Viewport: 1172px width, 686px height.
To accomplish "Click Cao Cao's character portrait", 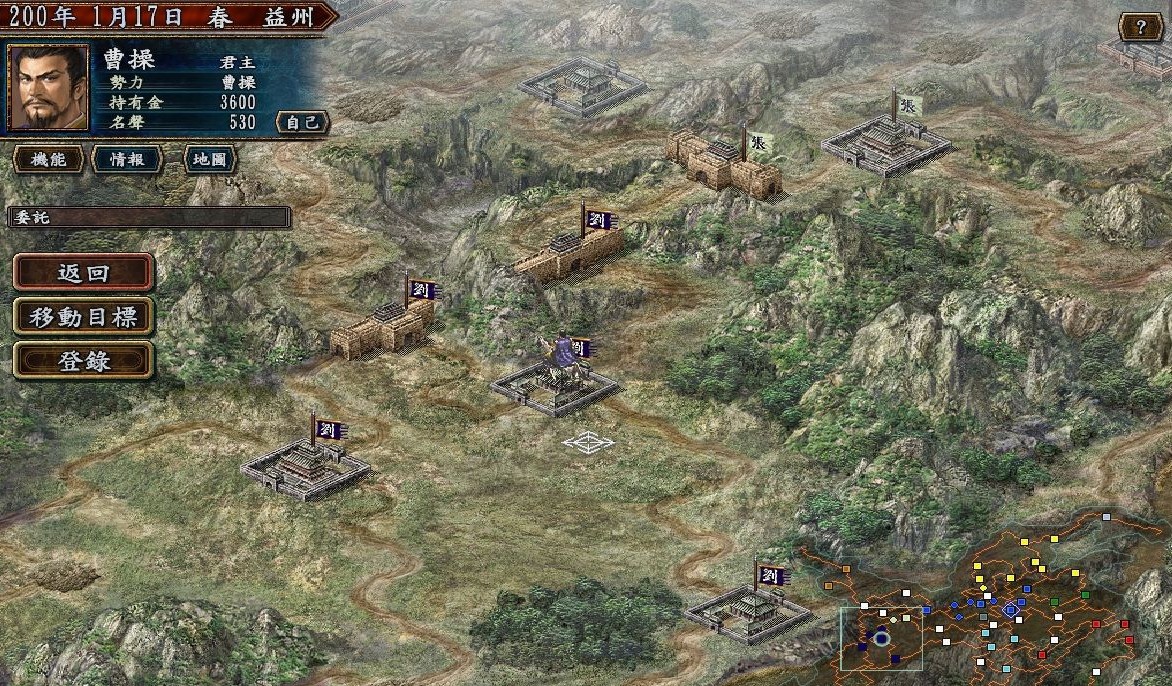I will pos(47,88).
